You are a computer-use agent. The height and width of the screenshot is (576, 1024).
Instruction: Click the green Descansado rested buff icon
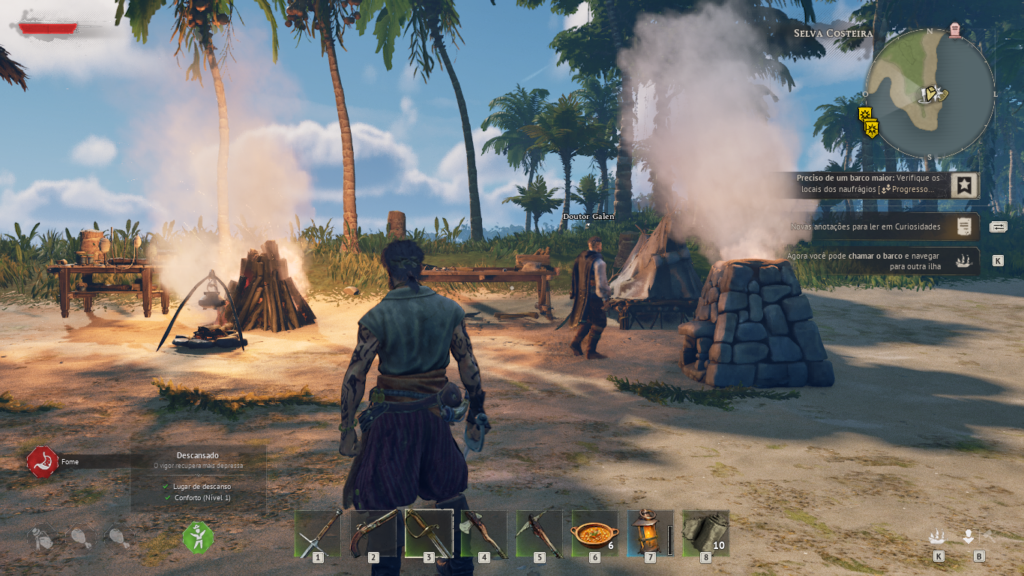tap(198, 537)
